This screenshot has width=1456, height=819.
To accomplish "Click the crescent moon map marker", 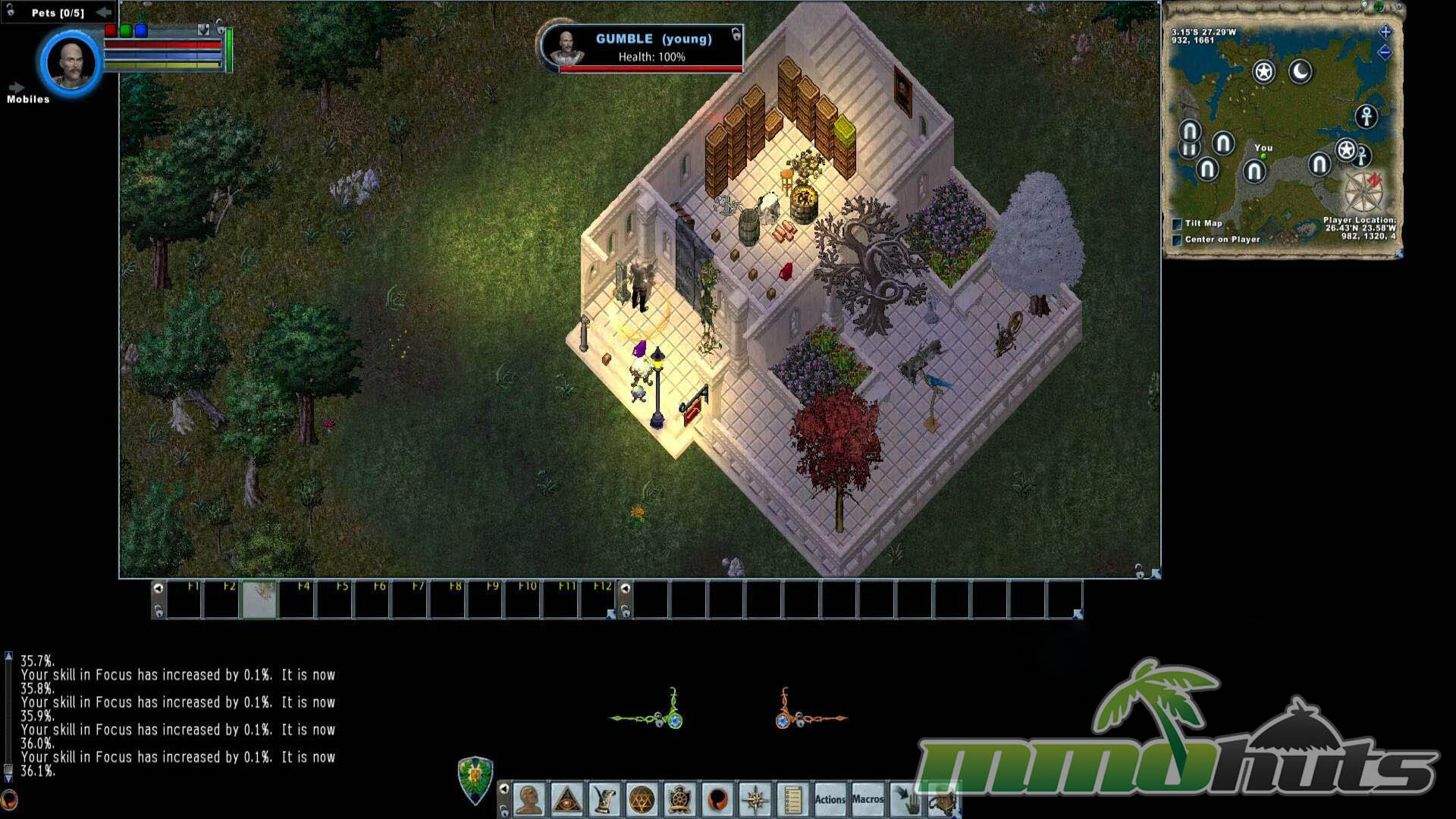I will click(x=1301, y=72).
